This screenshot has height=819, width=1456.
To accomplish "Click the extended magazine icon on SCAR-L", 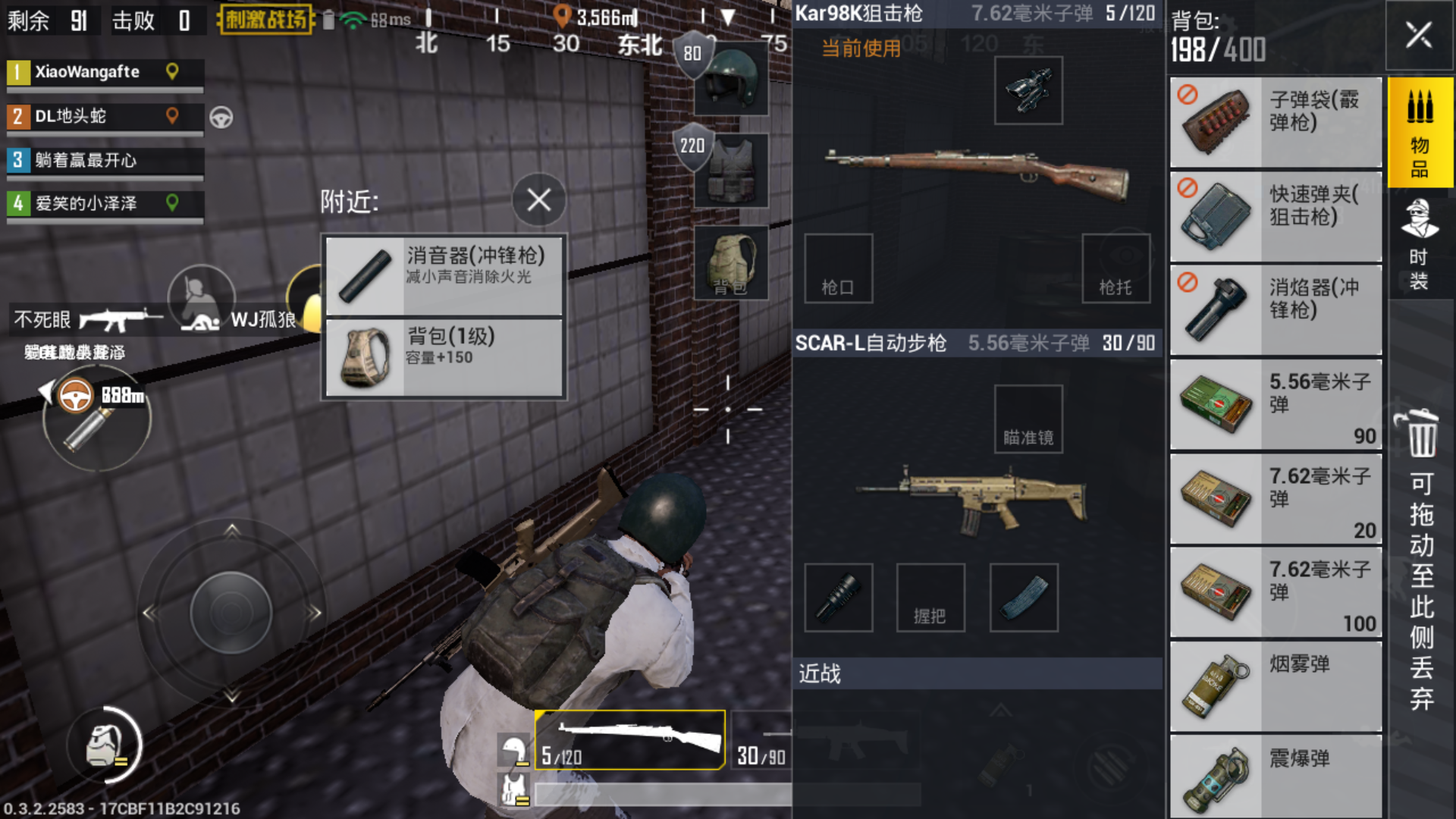I will point(1024,598).
